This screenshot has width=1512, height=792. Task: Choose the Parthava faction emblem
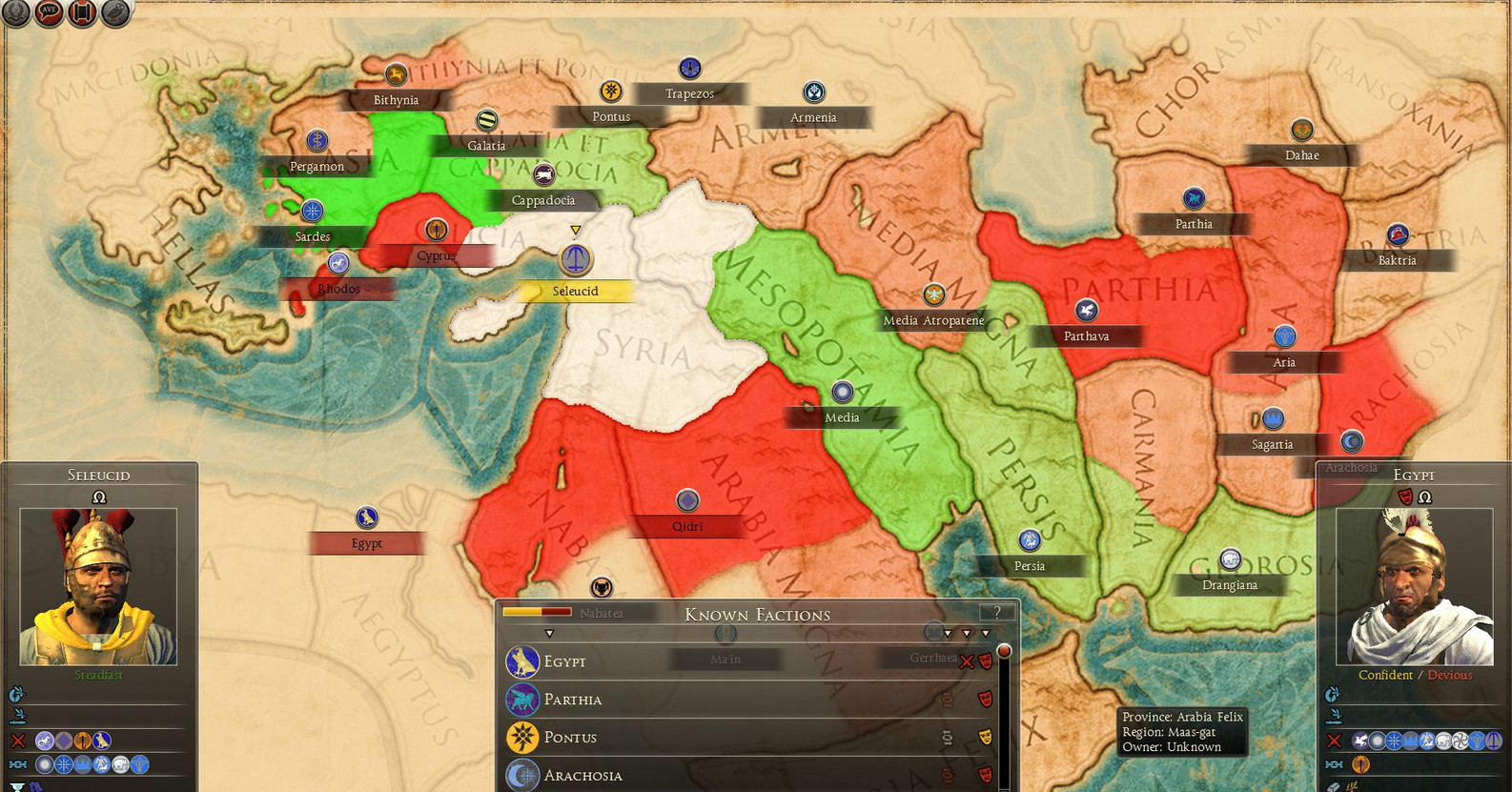(1086, 310)
